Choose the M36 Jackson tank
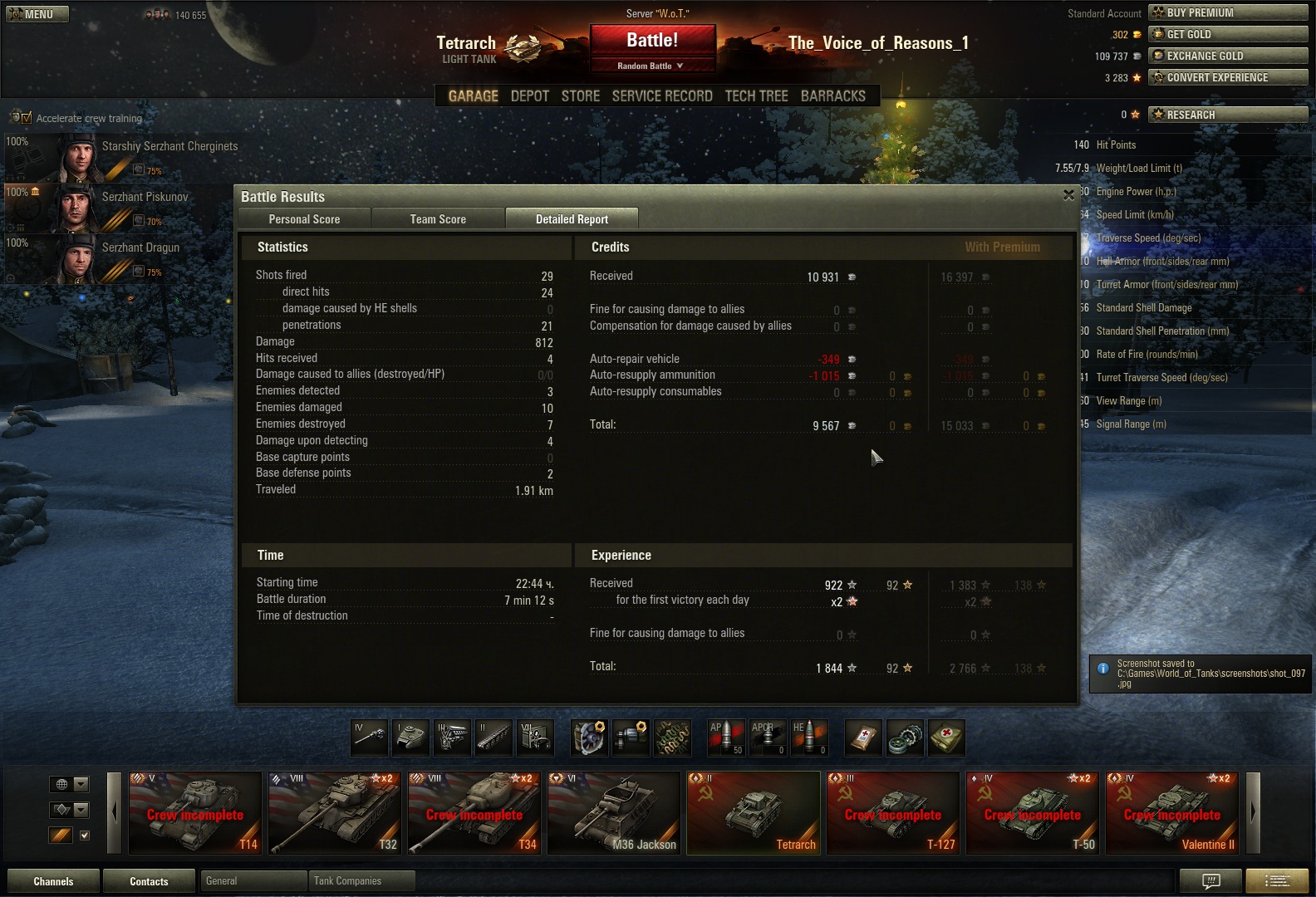This screenshot has width=1316, height=897. pos(614,813)
